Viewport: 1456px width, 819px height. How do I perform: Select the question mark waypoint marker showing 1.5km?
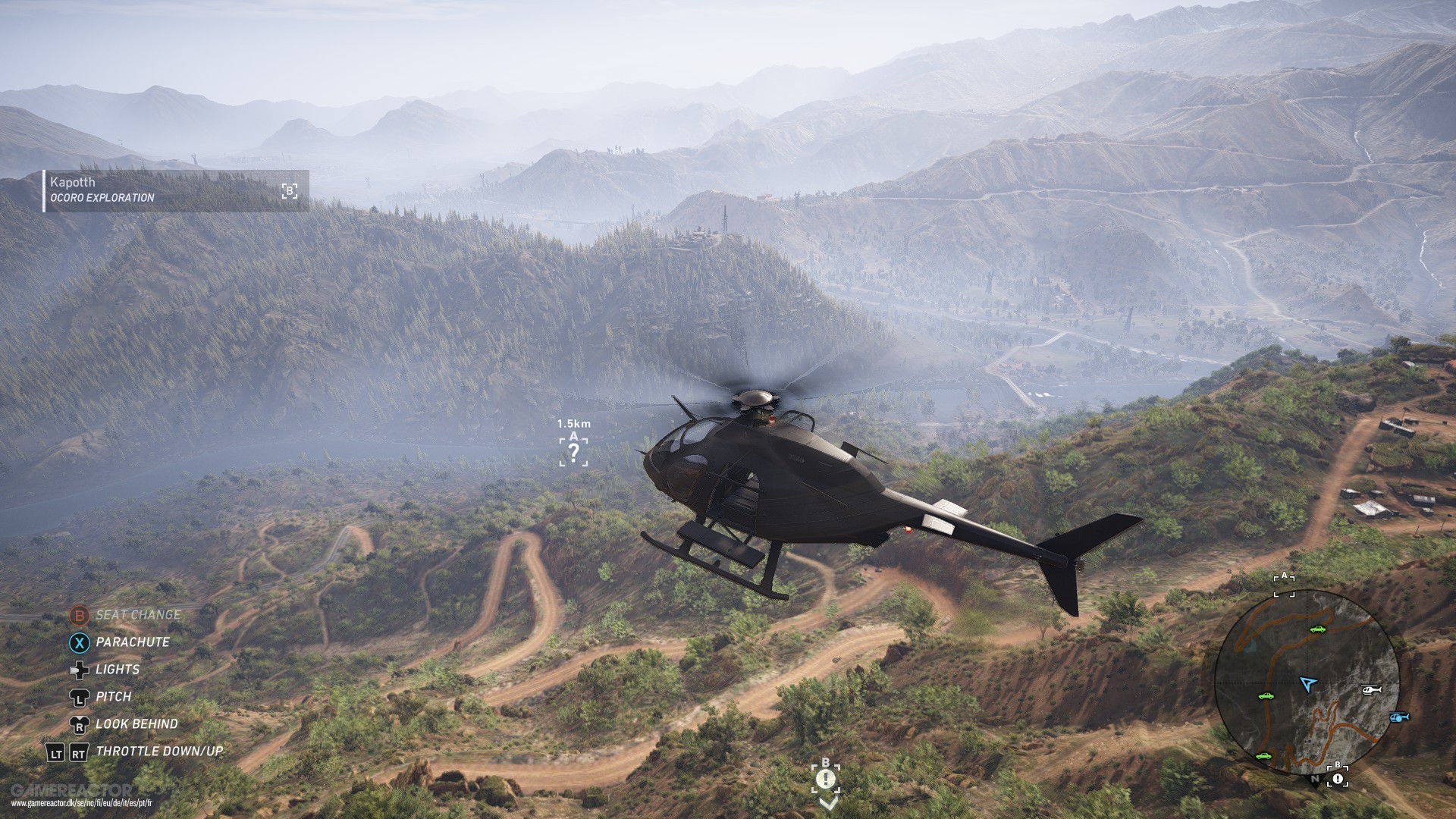tap(574, 453)
